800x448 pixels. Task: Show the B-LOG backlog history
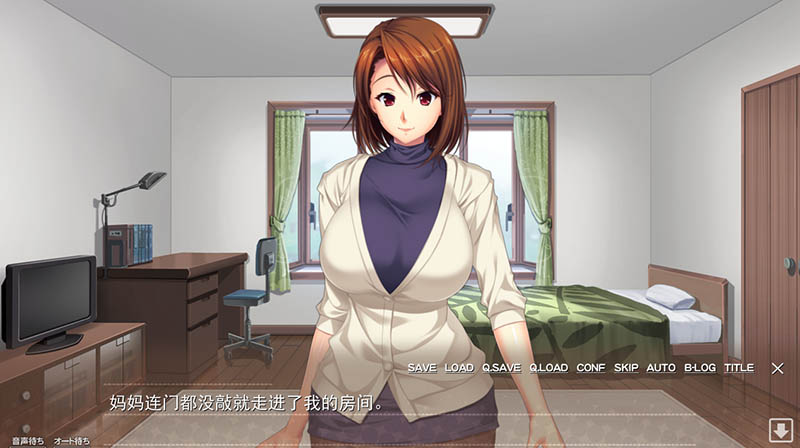(x=700, y=368)
